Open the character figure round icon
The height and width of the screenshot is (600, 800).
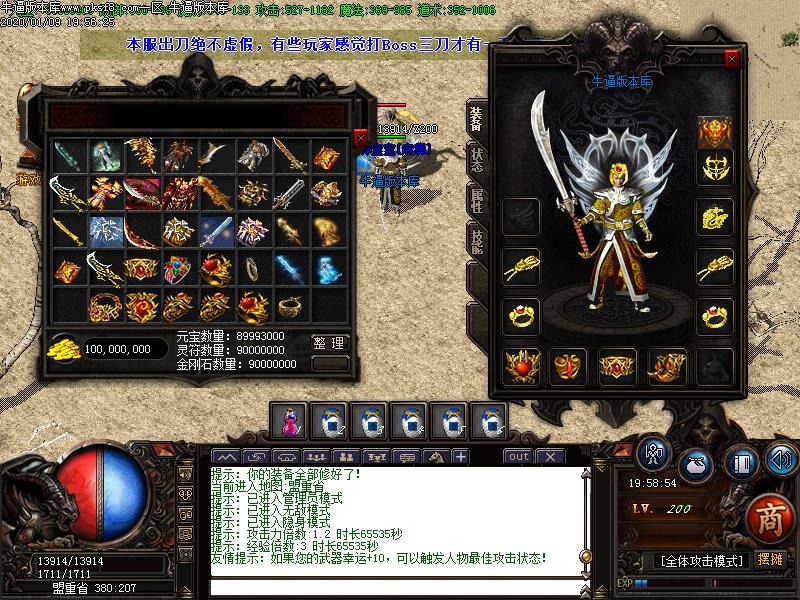(655, 455)
